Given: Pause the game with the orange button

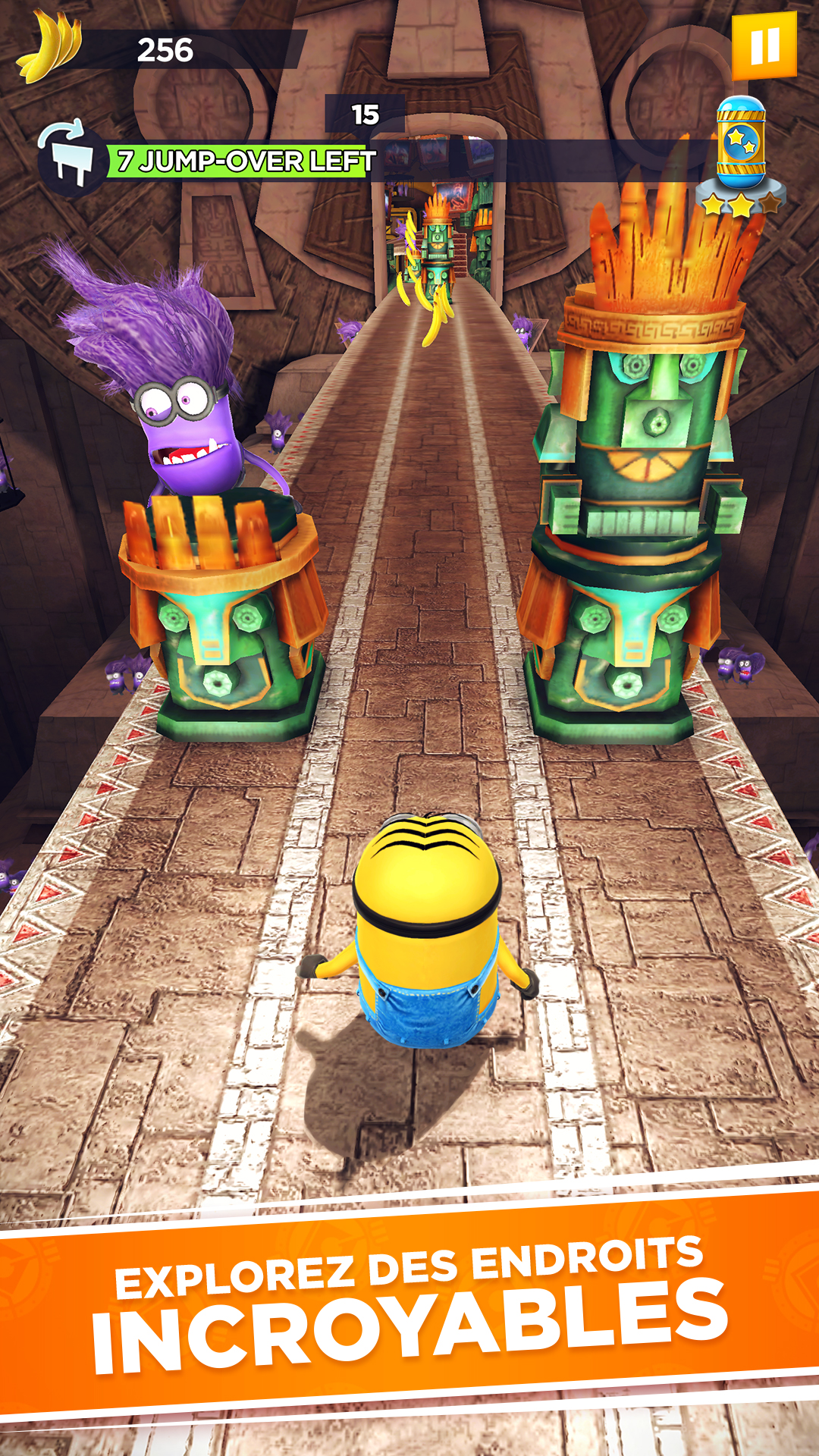Looking at the screenshot, I should click(764, 45).
